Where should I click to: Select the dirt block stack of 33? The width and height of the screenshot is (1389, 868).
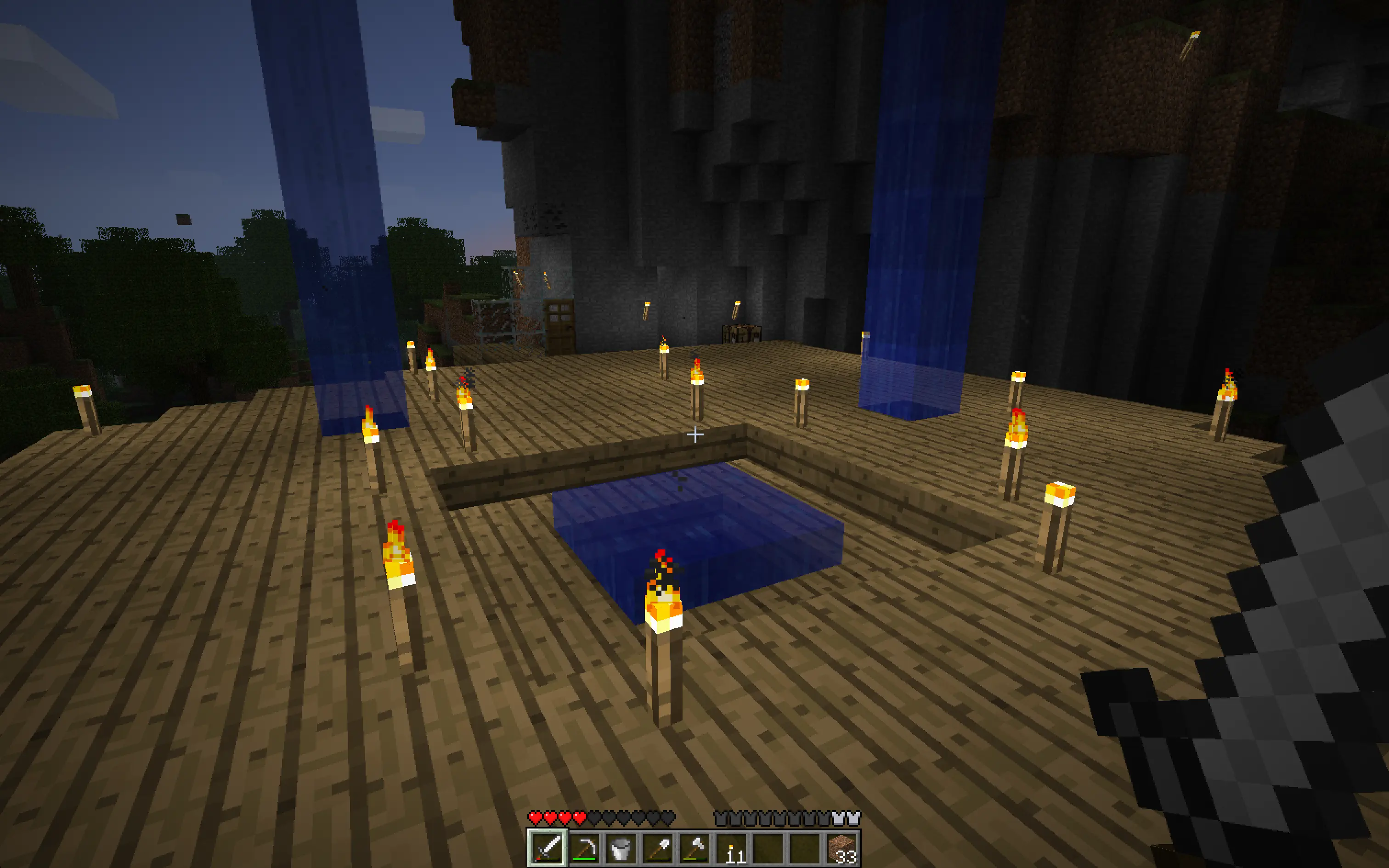tap(842, 847)
